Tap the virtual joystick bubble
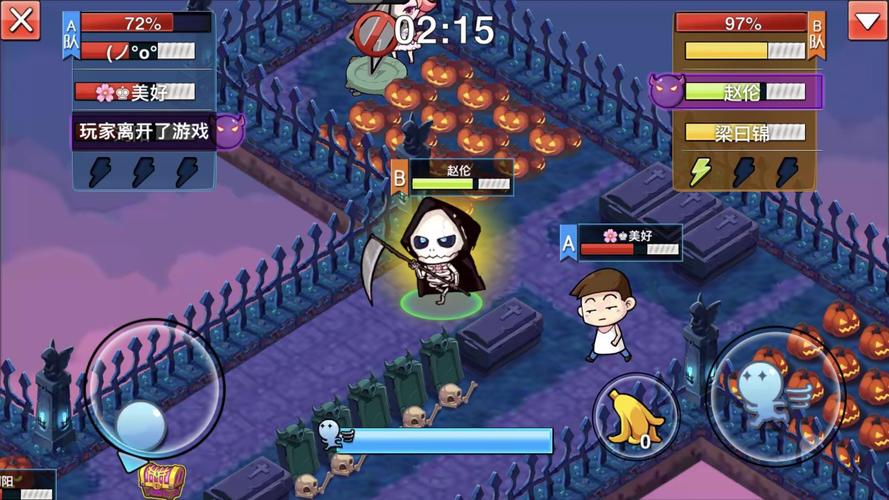 coord(141,426)
